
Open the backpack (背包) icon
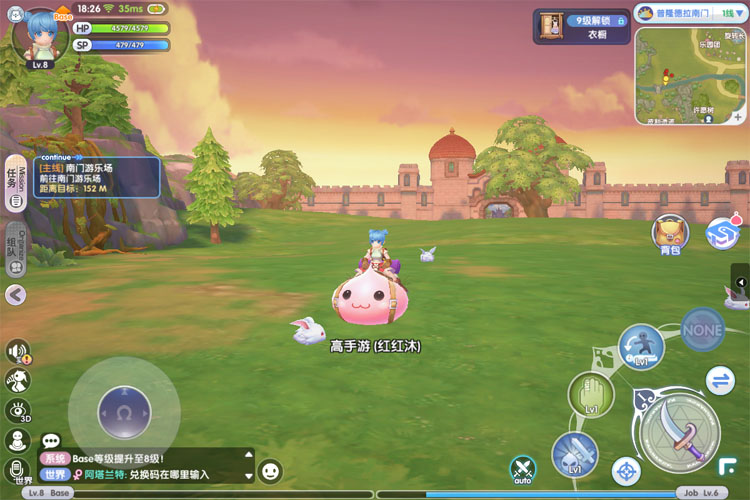[x=669, y=232]
